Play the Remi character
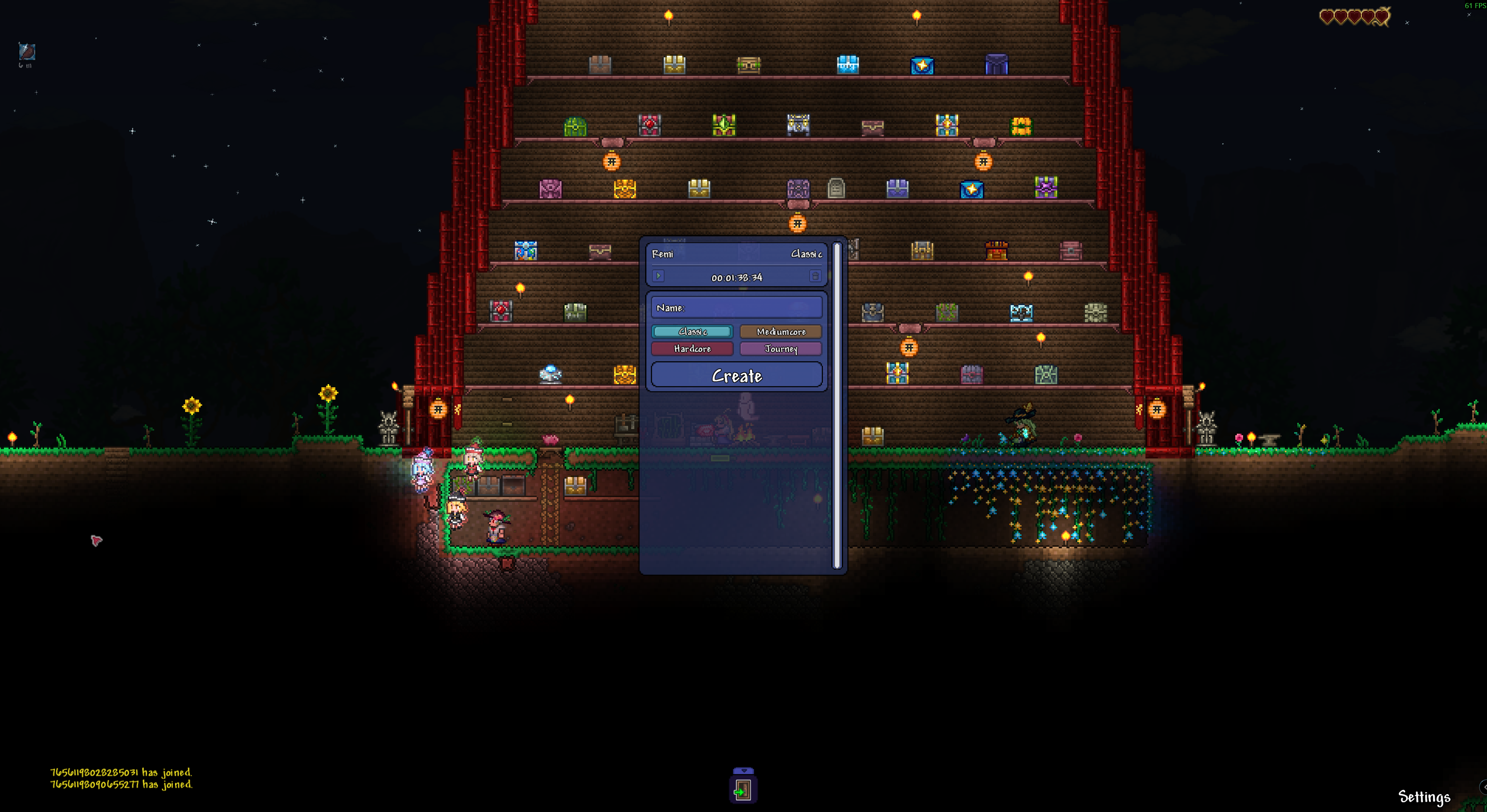 coord(658,276)
